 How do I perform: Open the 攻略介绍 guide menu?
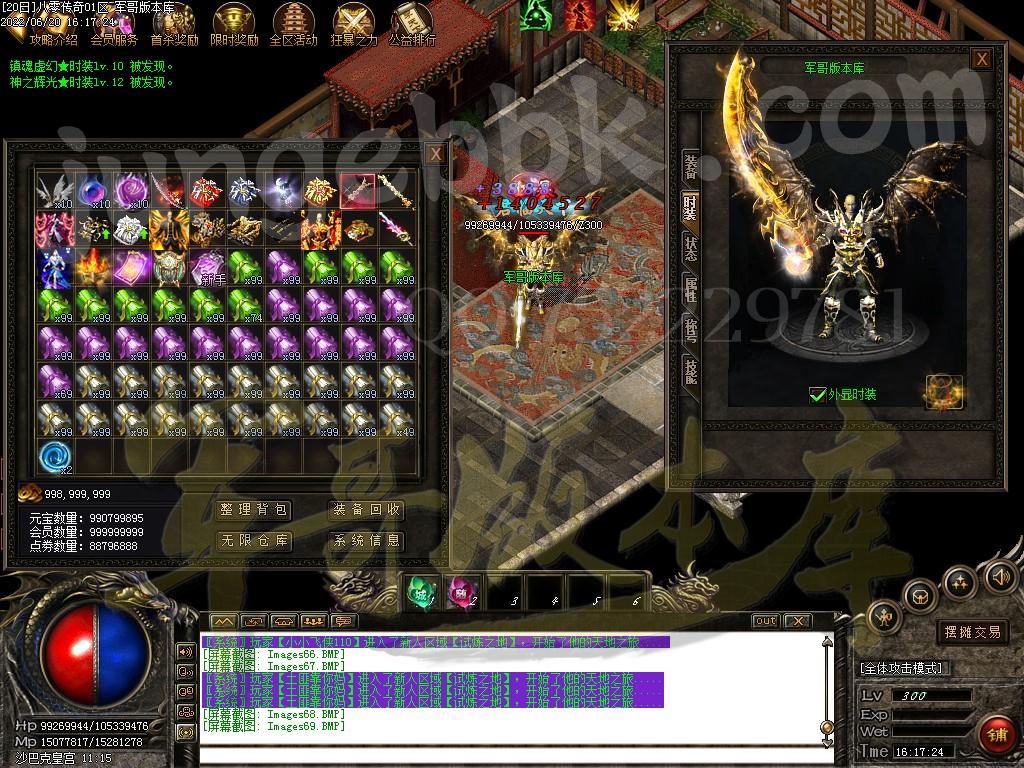53,25
